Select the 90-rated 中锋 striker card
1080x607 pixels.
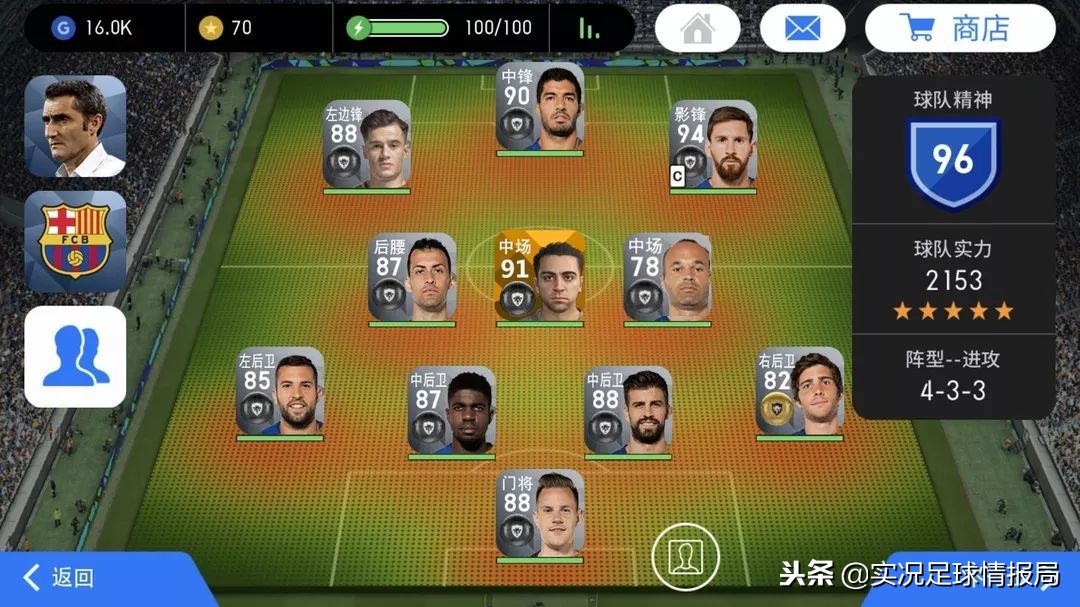(x=539, y=108)
